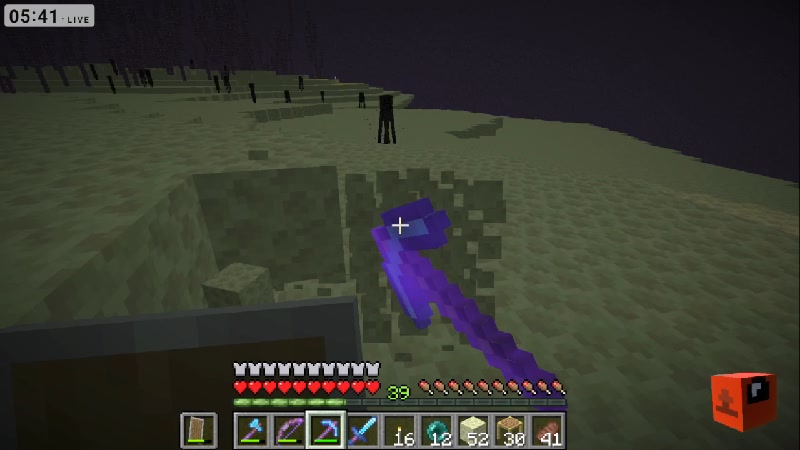This screenshot has width=800, height=450.
Task: Switch to the diamond sword slot
Action: coord(362,431)
